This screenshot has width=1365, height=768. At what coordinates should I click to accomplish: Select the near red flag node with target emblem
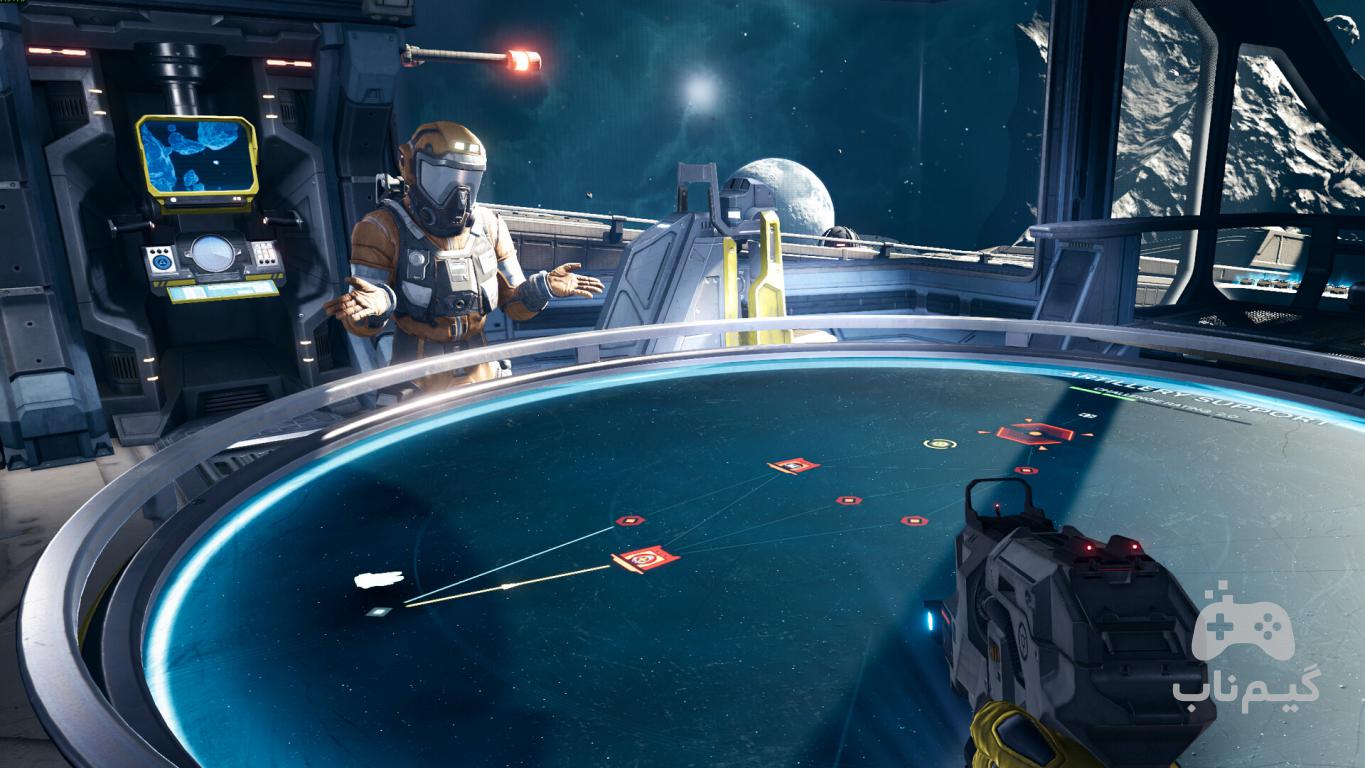pyautogui.click(x=645, y=558)
